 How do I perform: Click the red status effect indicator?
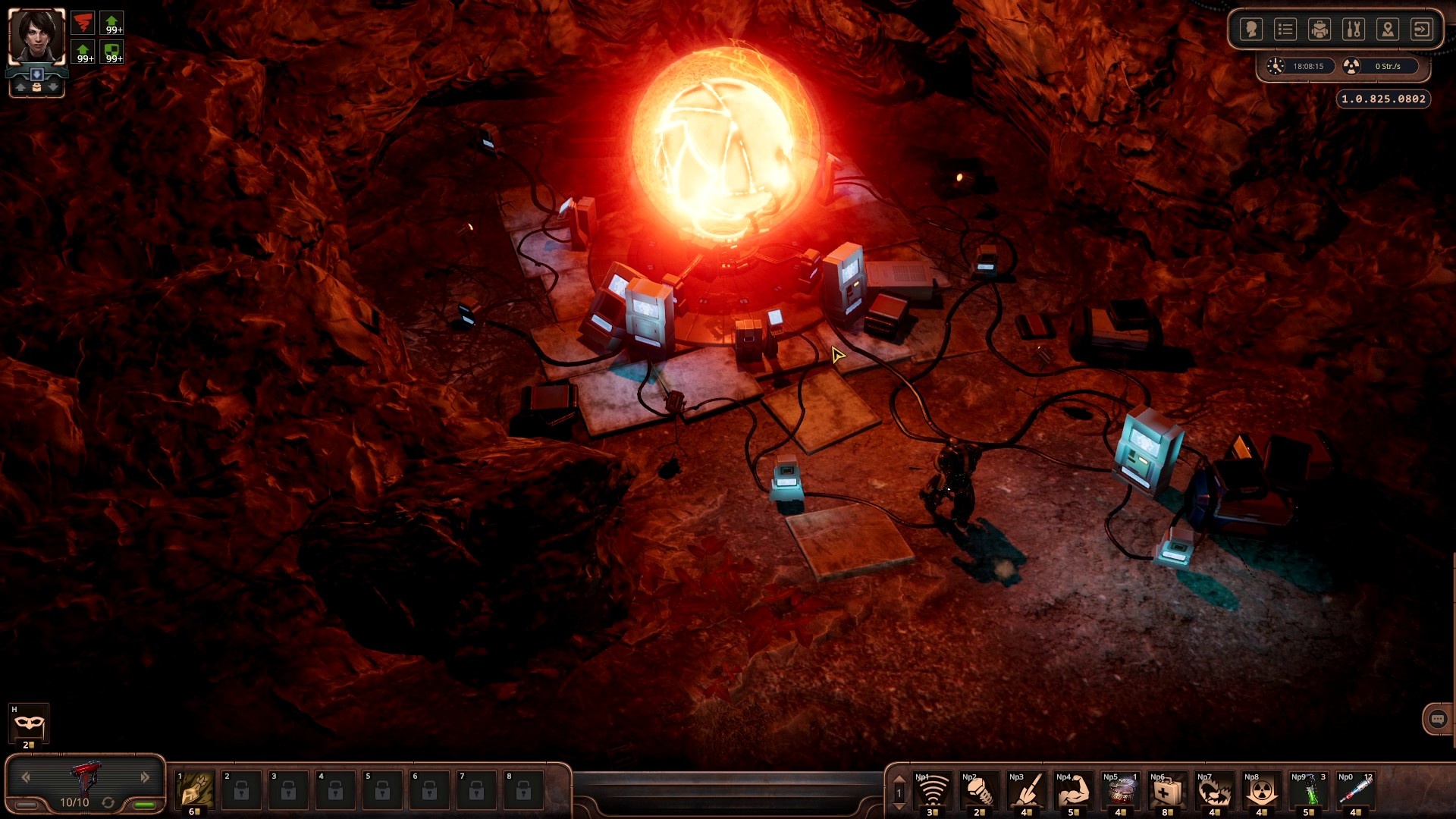click(83, 23)
